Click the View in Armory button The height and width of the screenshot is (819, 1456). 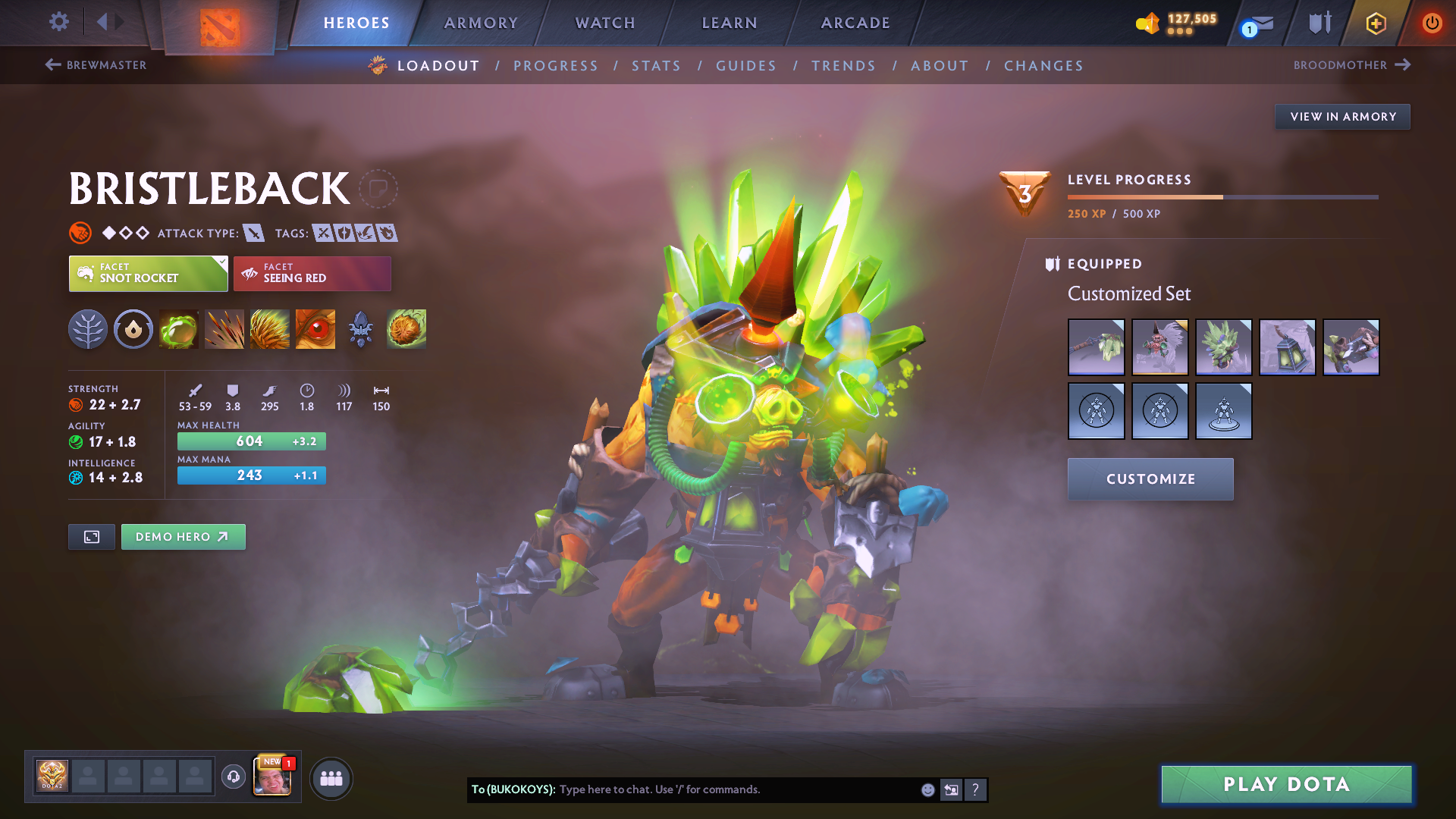(1342, 117)
